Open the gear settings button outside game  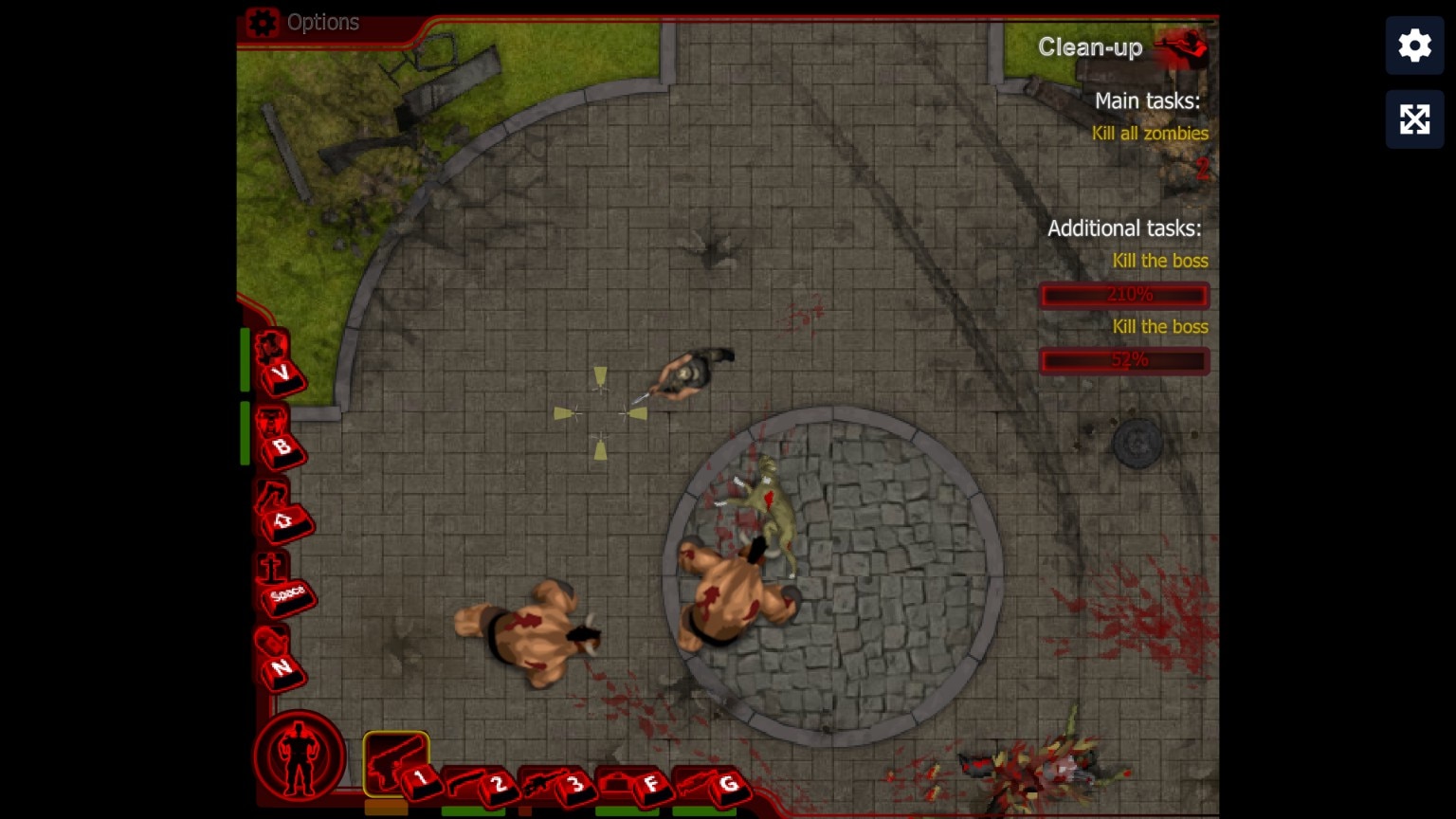pyautogui.click(x=1414, y=45)
